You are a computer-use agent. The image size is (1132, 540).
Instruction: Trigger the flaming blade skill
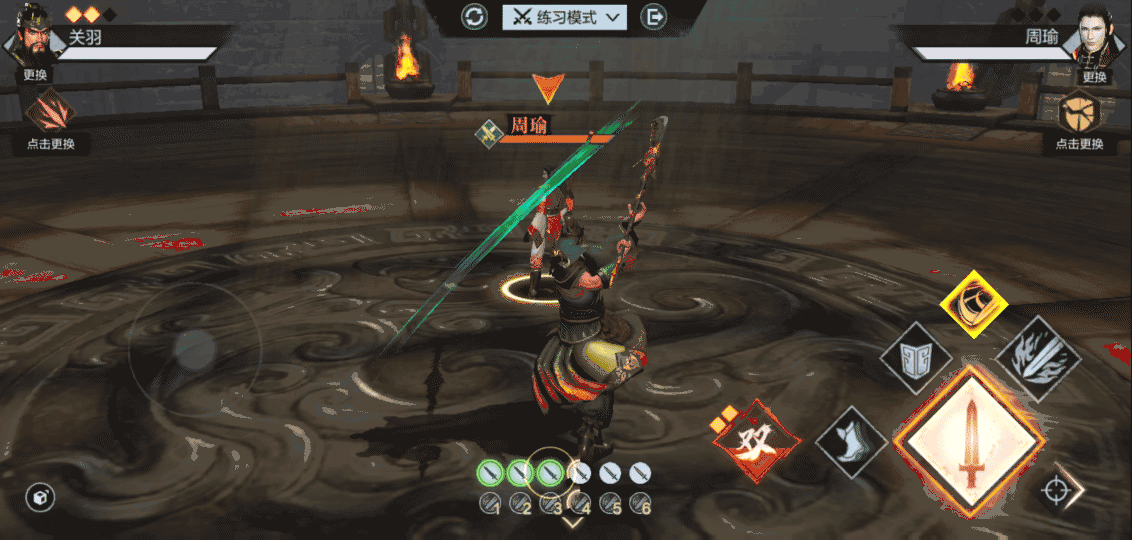(1038, 359)
